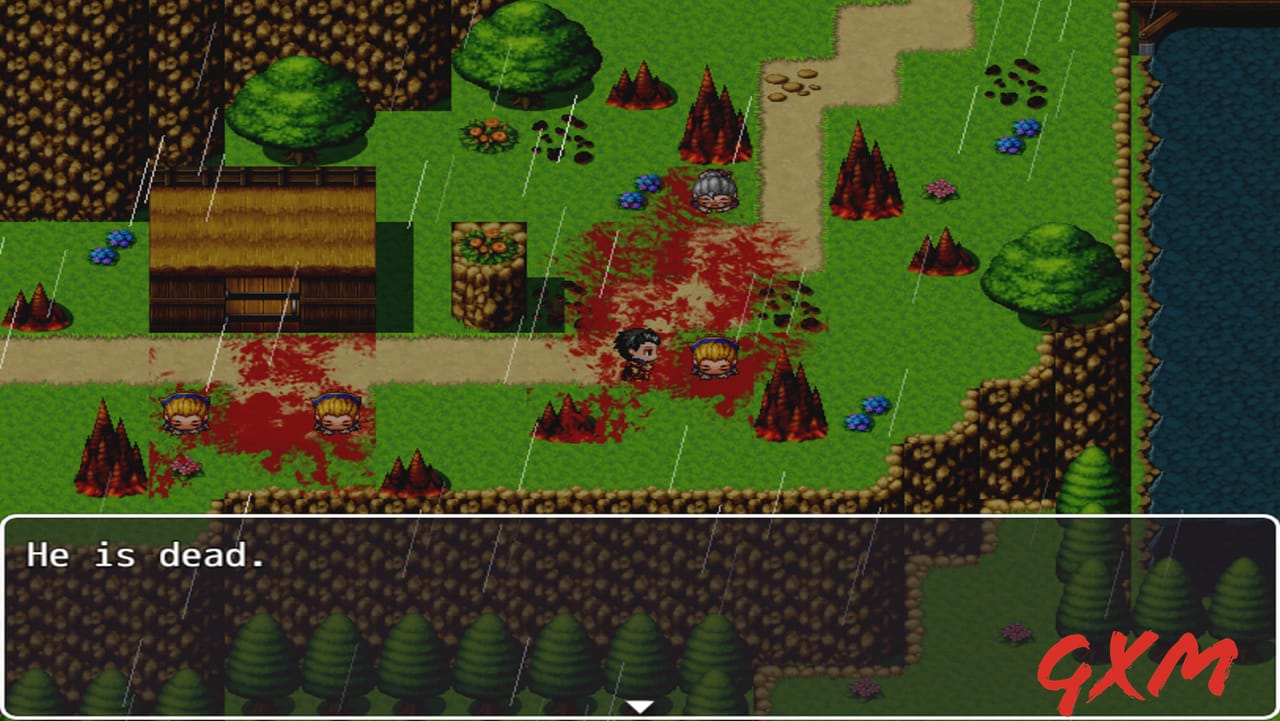
Task: Click the downward continue arrow below the dialogue
Action: [x=638, y=704]
